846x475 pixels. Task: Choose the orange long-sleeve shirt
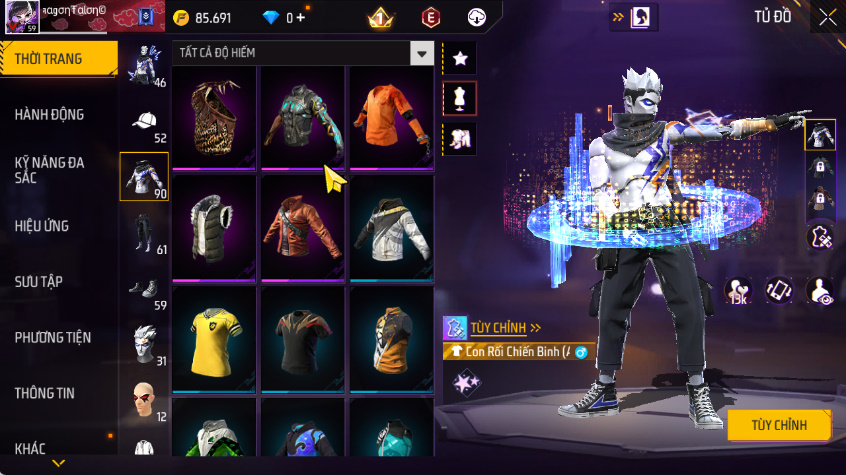(x=392, y=117)
